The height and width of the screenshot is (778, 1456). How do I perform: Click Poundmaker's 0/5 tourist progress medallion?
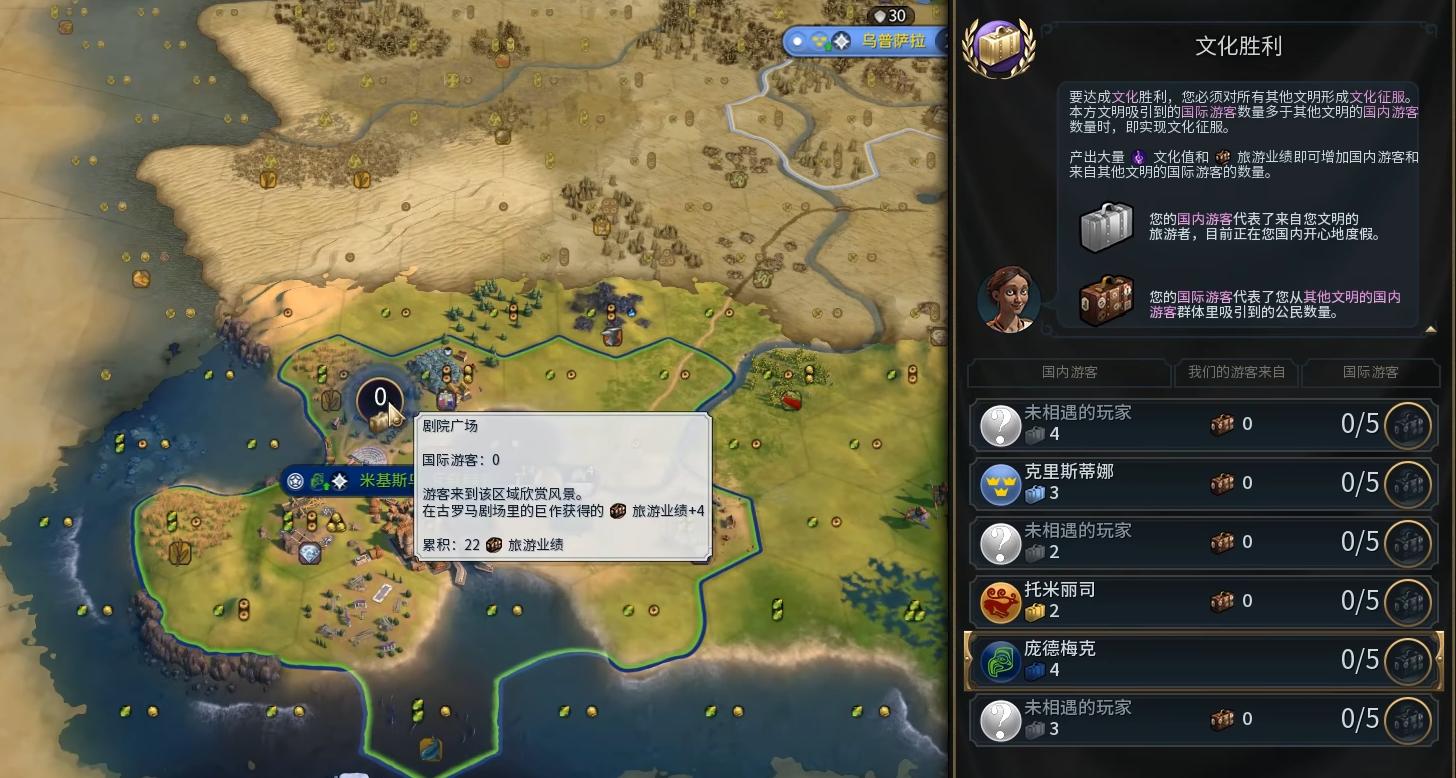click(x=1410, y=659)
